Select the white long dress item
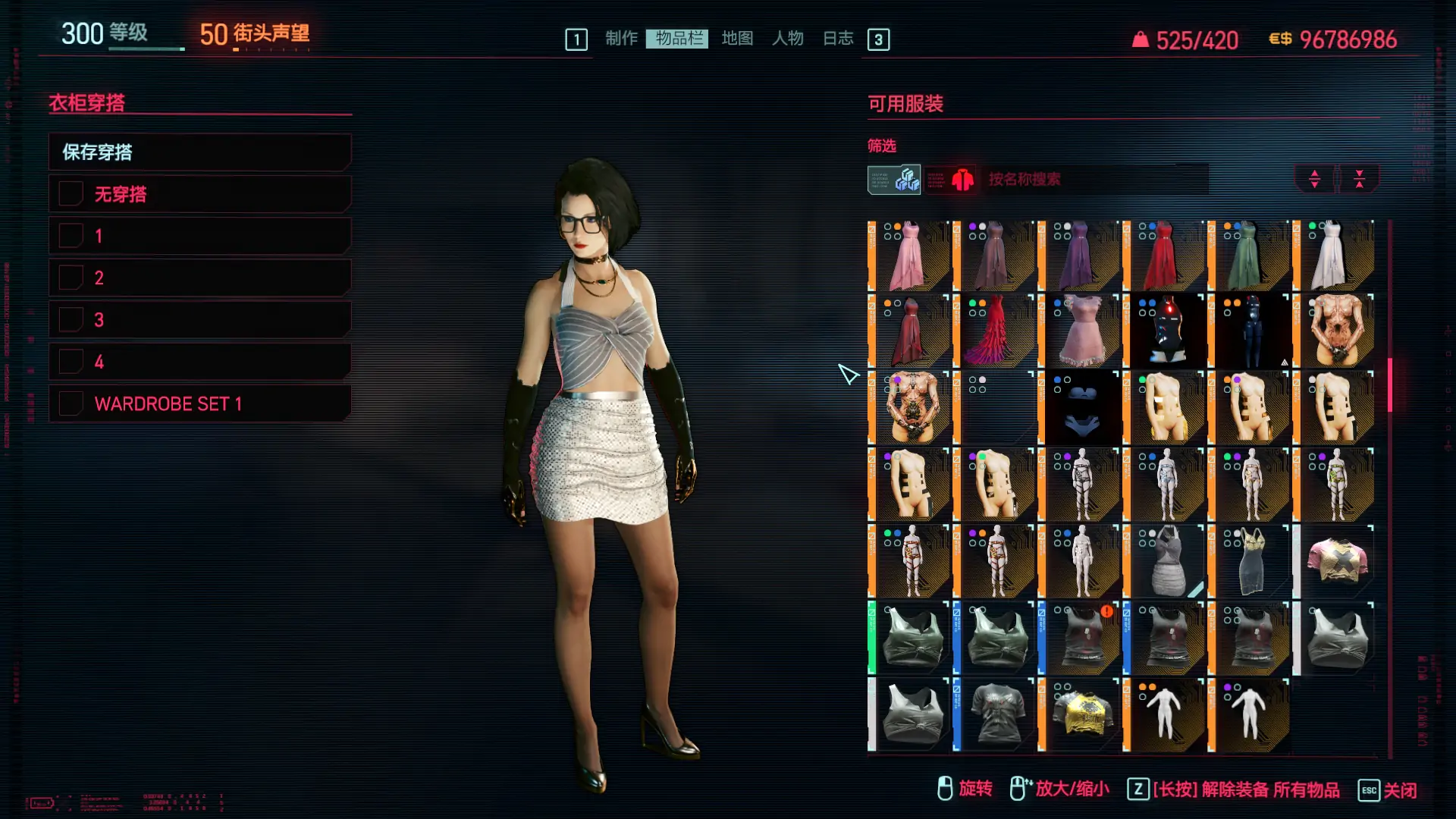This screenshot has height=819, width=1456. coord(1334,256)
